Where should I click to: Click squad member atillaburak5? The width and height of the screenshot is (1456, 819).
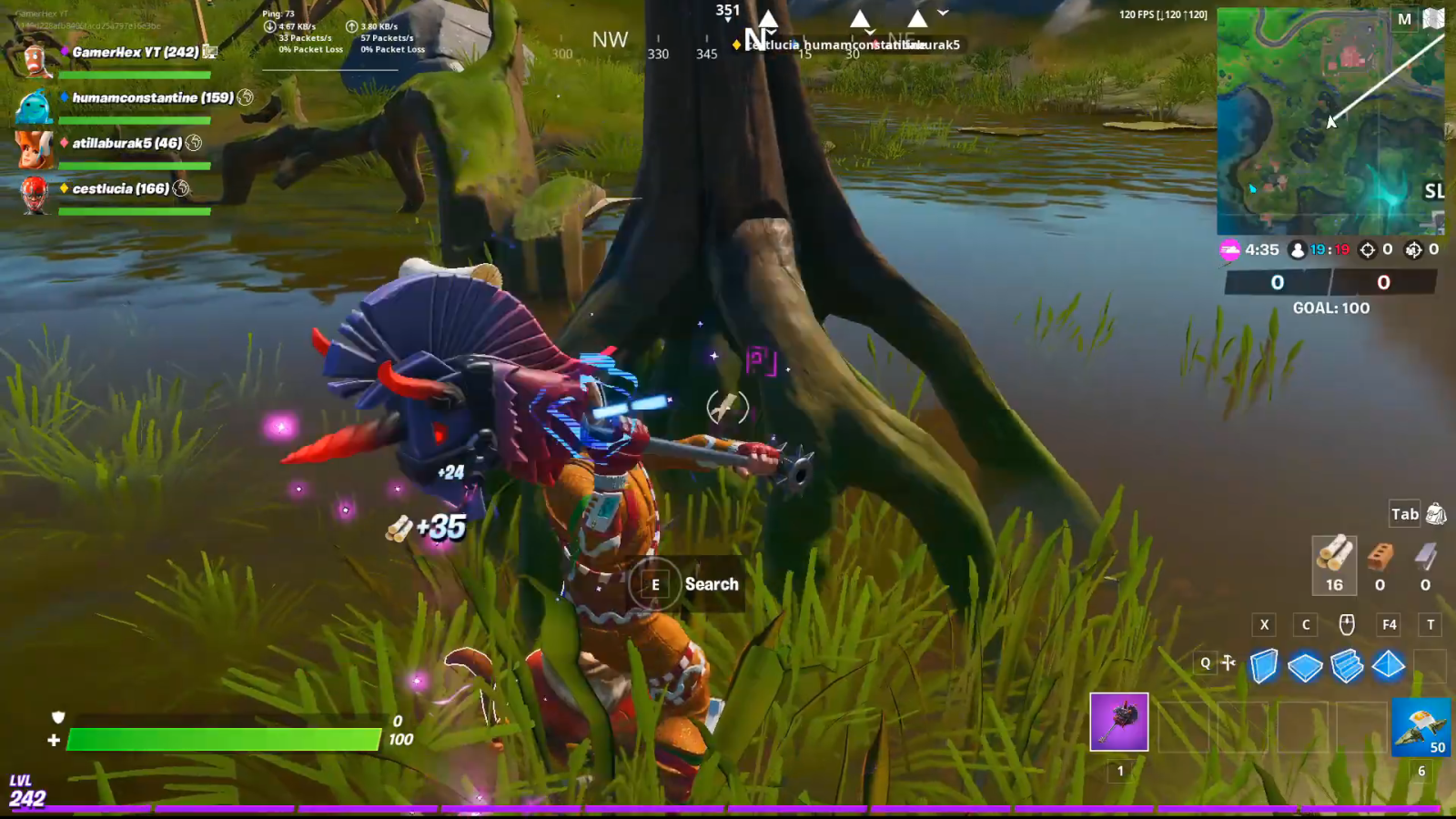126,143
